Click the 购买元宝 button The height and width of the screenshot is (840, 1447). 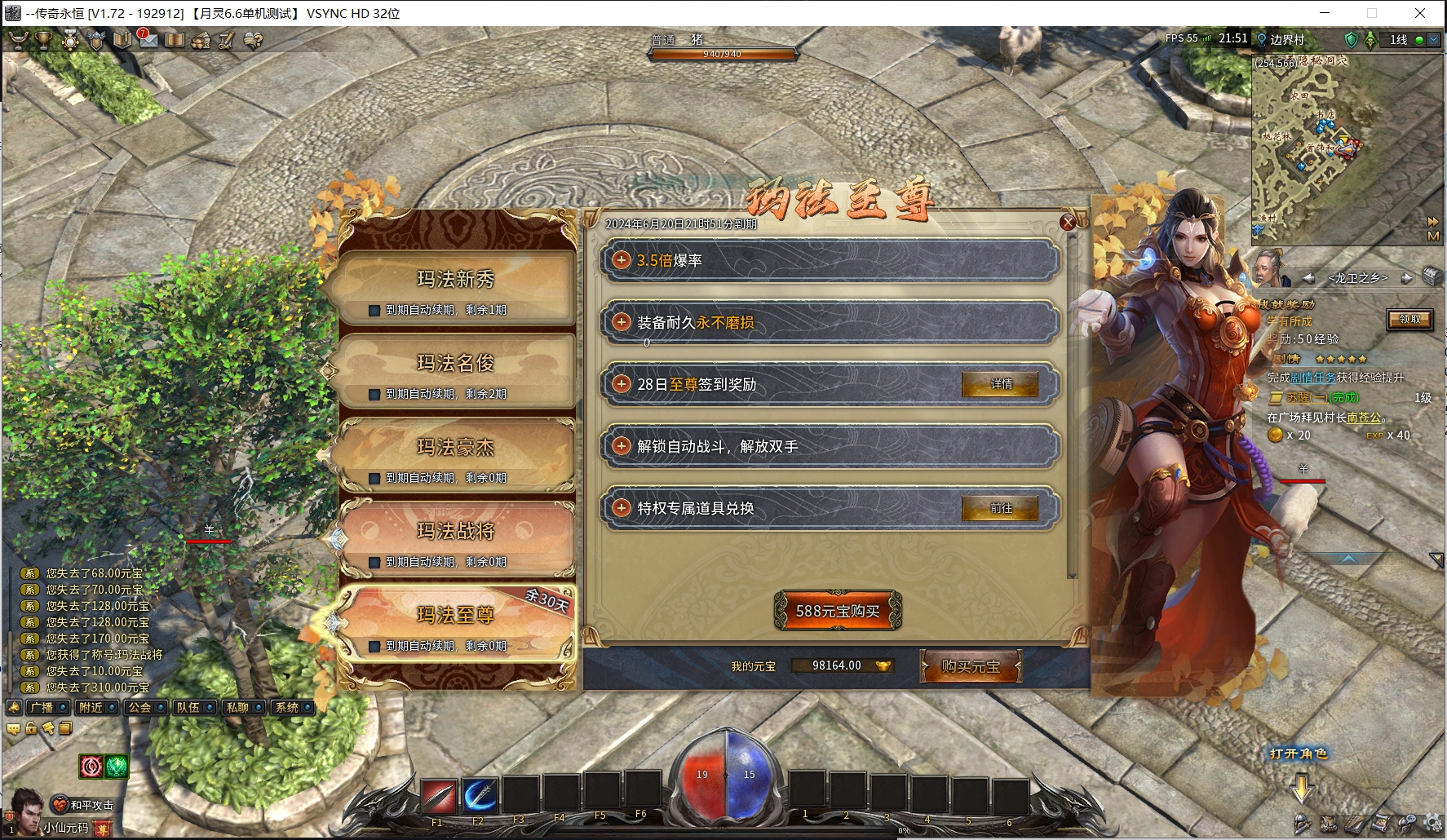pos(971,666)
